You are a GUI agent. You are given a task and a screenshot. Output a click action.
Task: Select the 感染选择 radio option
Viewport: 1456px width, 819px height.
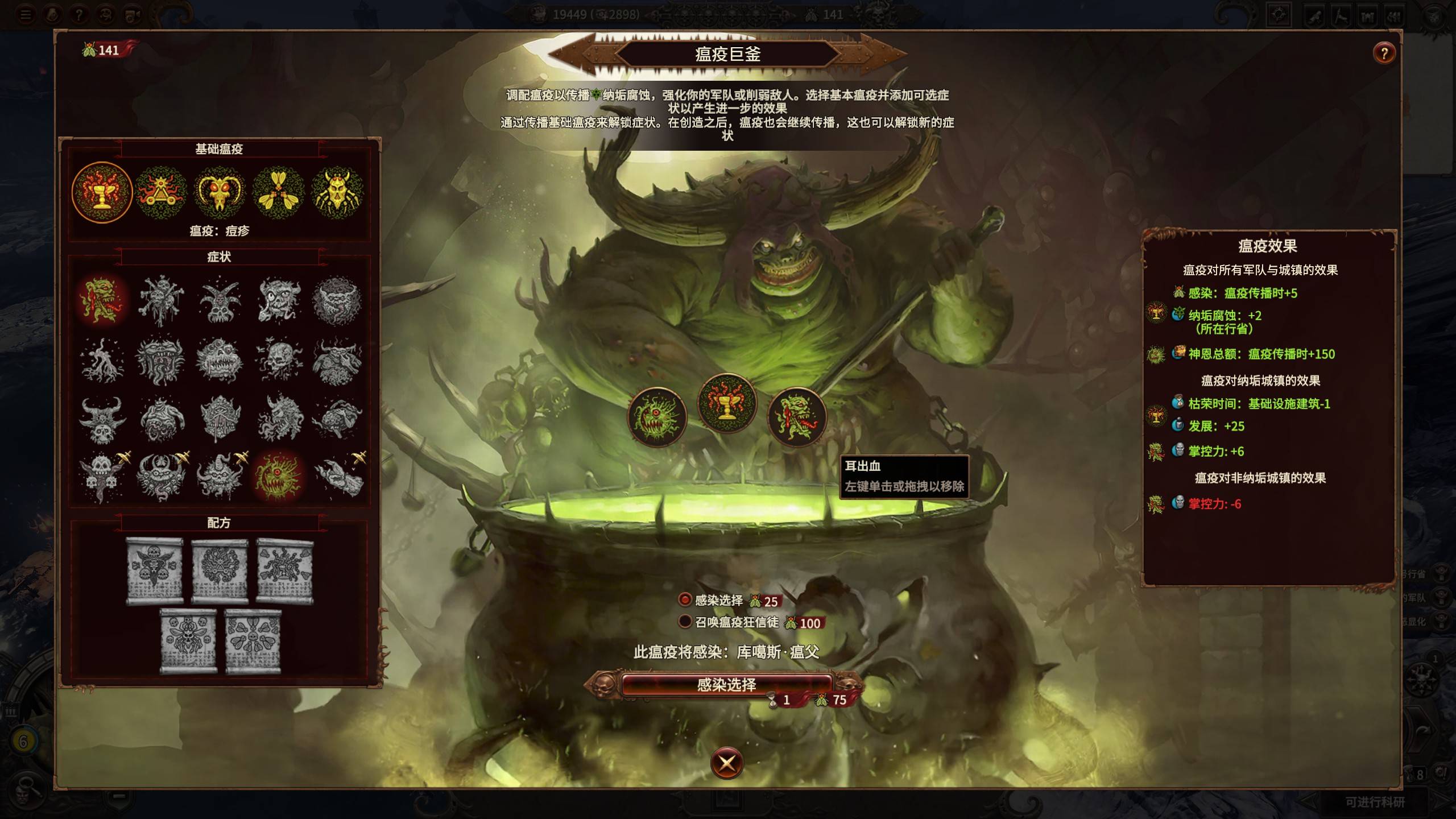click(x=685, y=600)
